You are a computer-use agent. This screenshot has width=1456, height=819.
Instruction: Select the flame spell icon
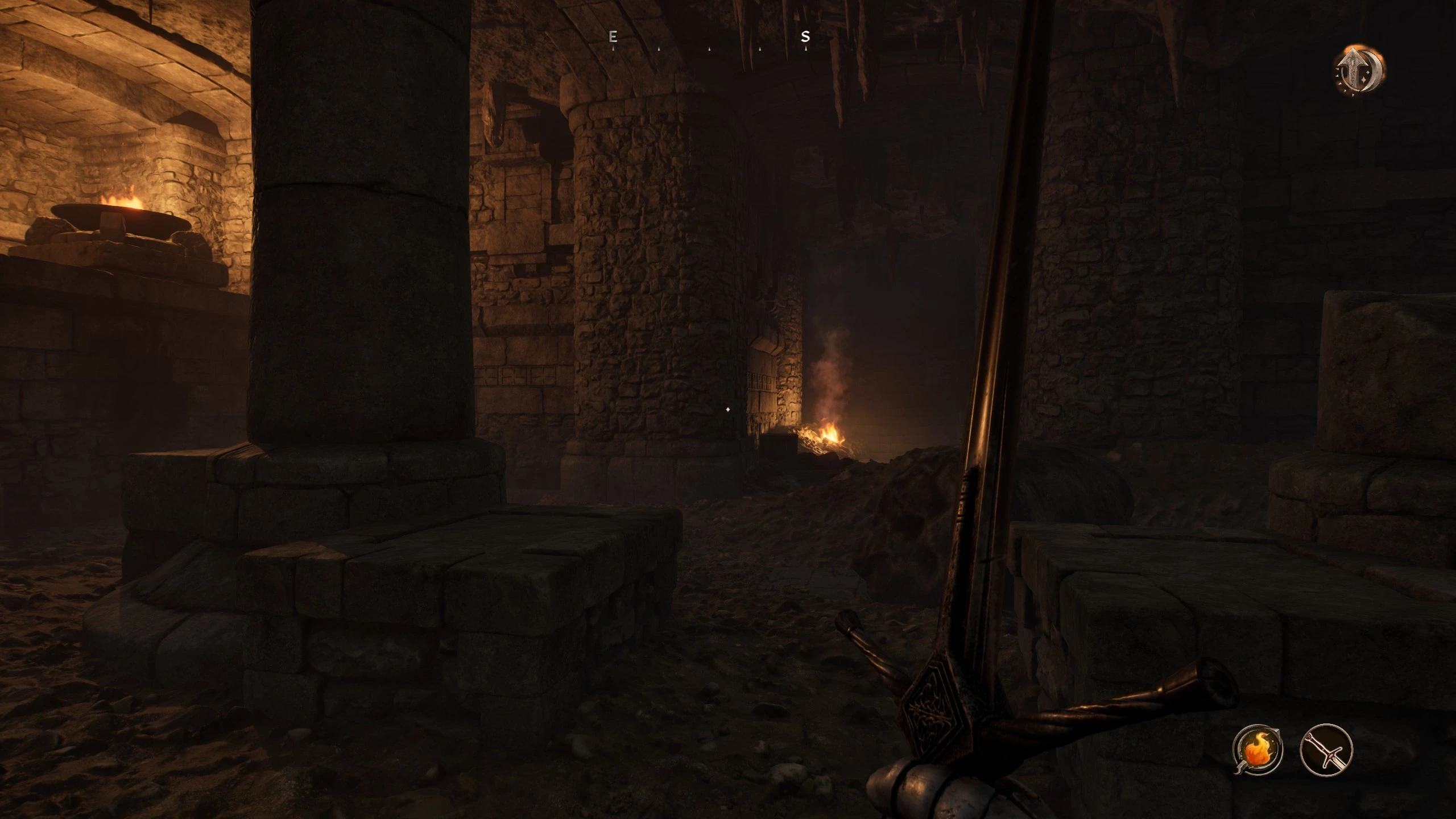pos(1257,749)
